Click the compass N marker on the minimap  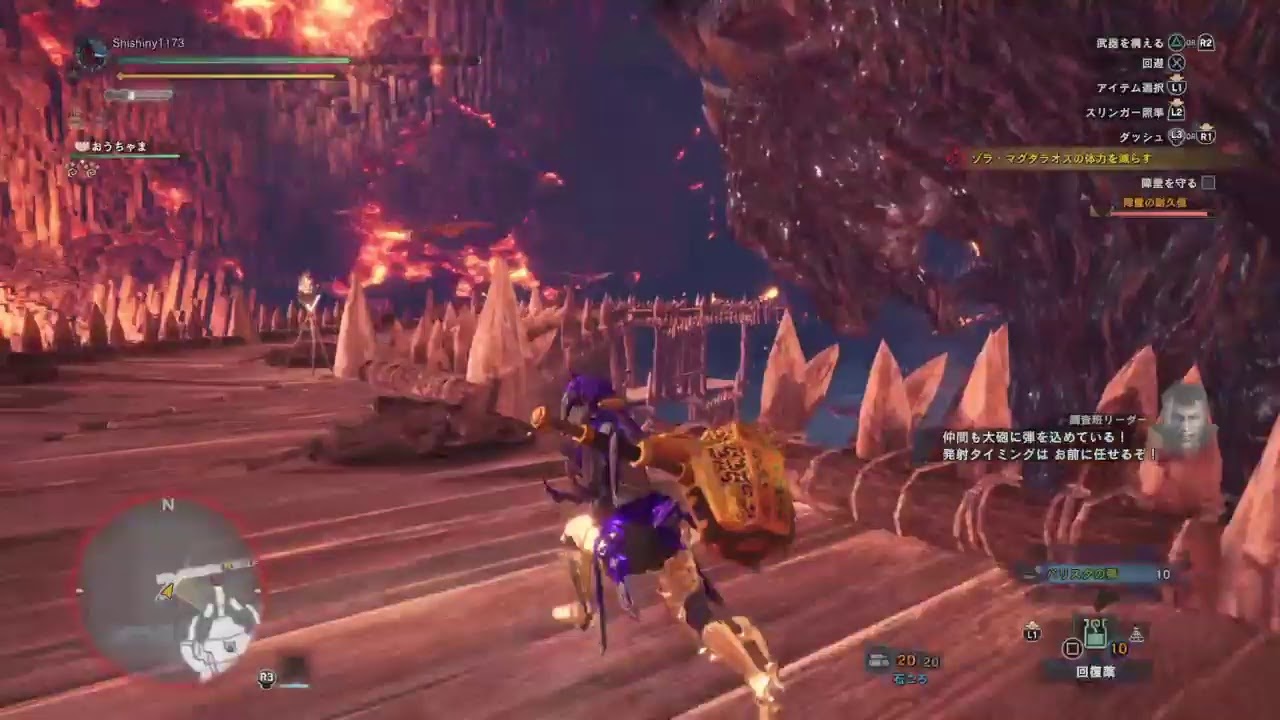click(167, 506)
